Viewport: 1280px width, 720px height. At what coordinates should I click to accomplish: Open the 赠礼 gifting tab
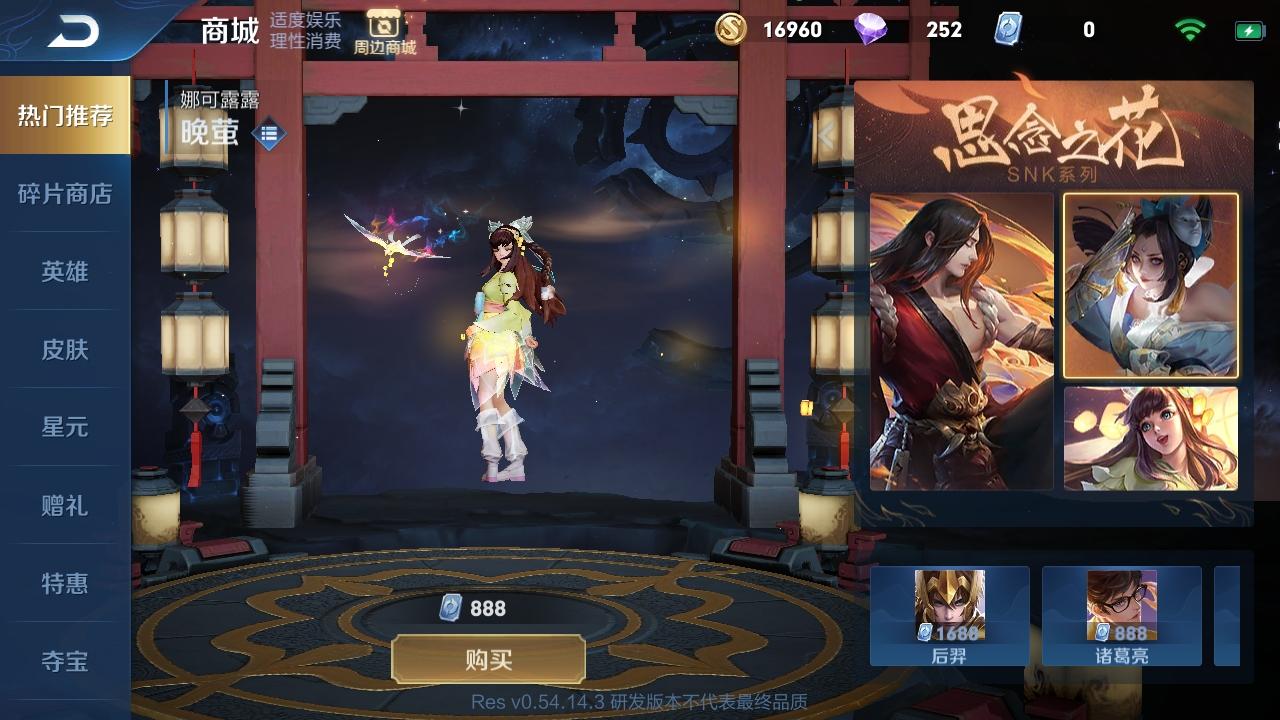(x=64, y=507)
